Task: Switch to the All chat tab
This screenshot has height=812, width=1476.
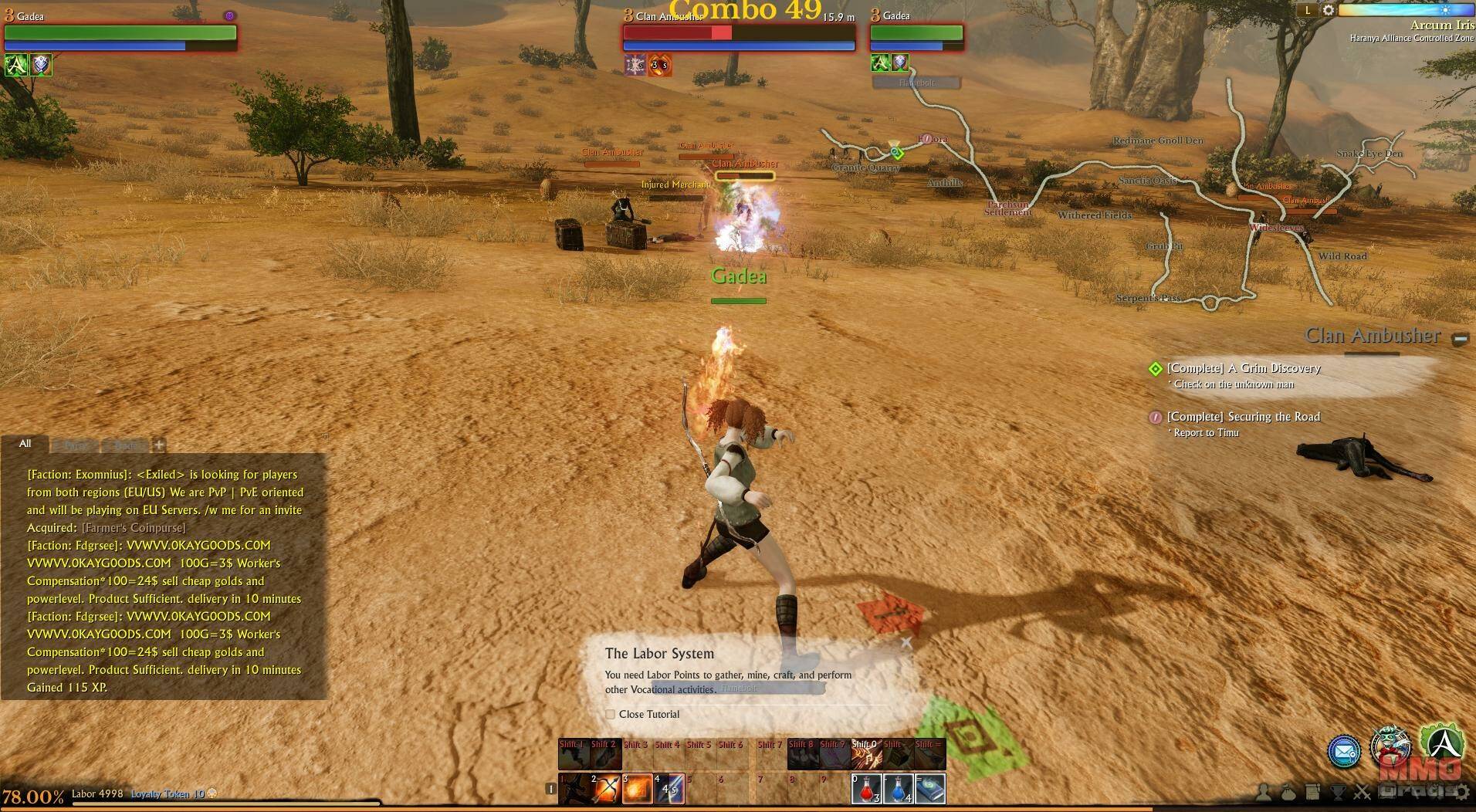Action: pyautogui.click(x=25, y=444)
